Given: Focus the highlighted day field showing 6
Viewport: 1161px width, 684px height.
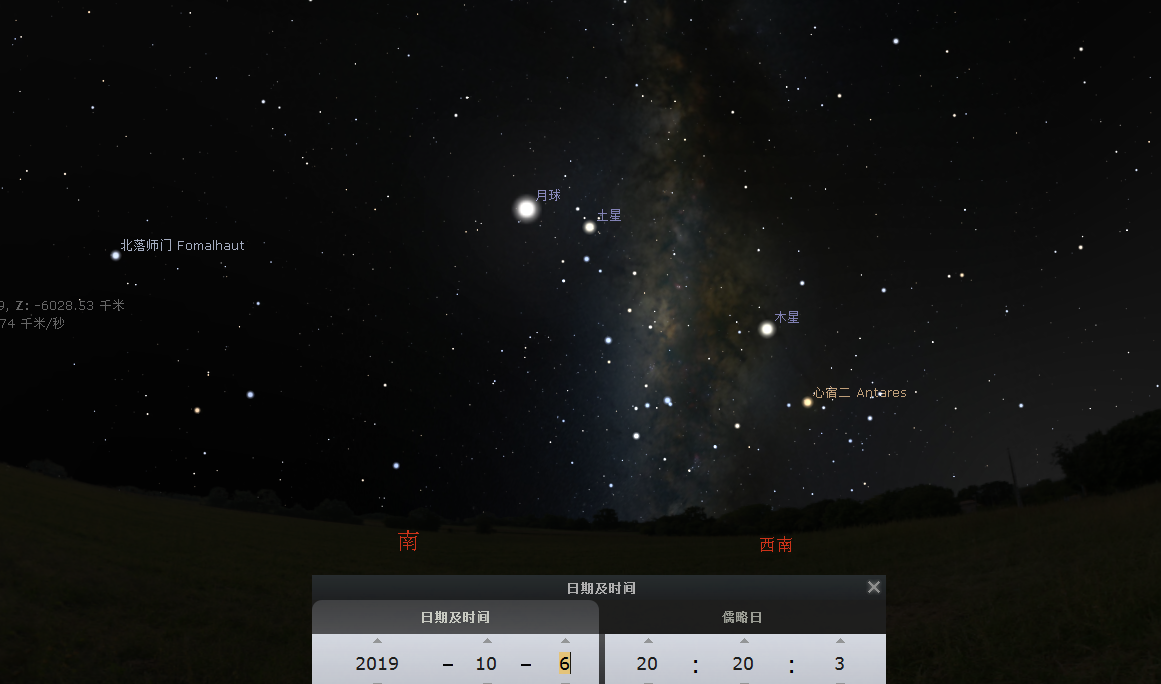Looking at the screenshot, I should pos(565,664).
